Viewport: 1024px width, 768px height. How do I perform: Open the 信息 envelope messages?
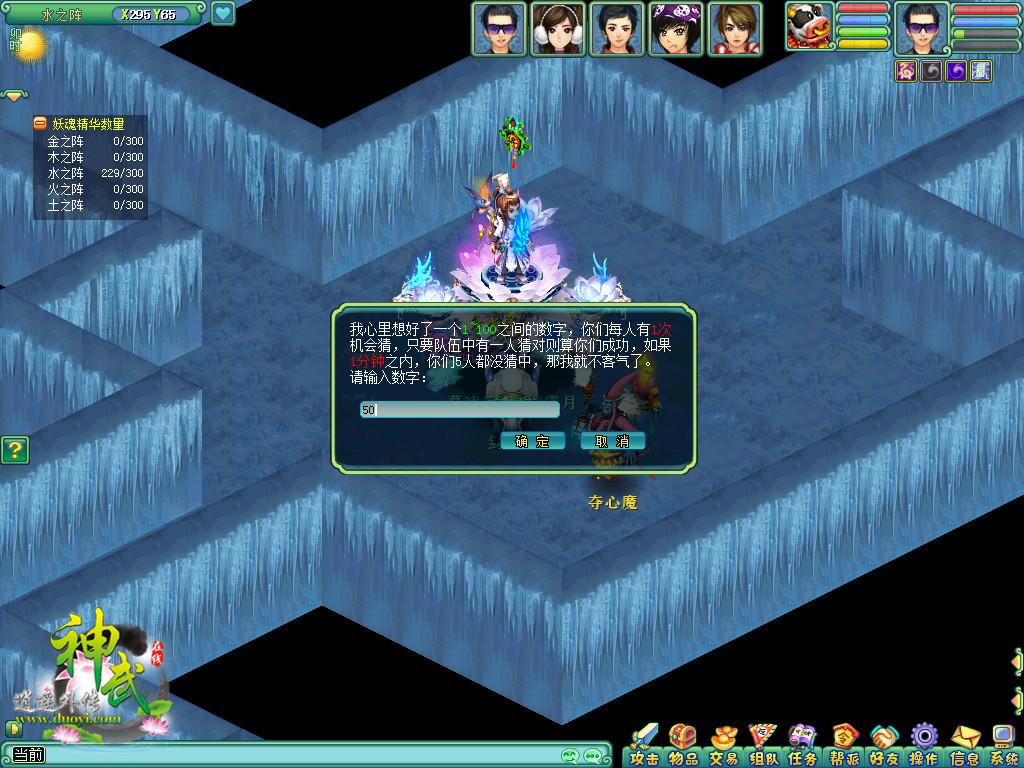point(964,745)
